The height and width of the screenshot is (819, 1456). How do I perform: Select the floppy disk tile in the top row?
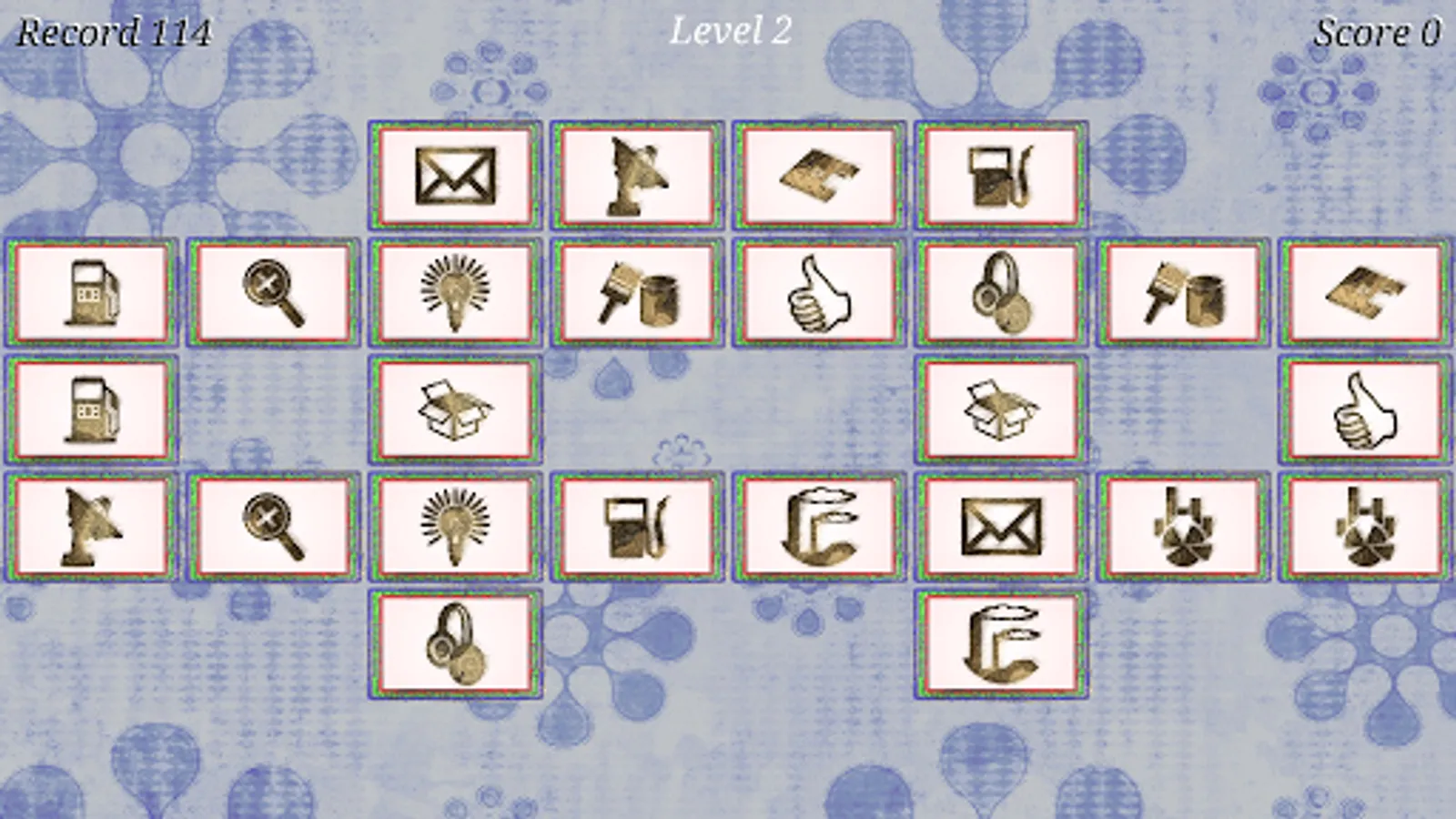pos(819,176)
